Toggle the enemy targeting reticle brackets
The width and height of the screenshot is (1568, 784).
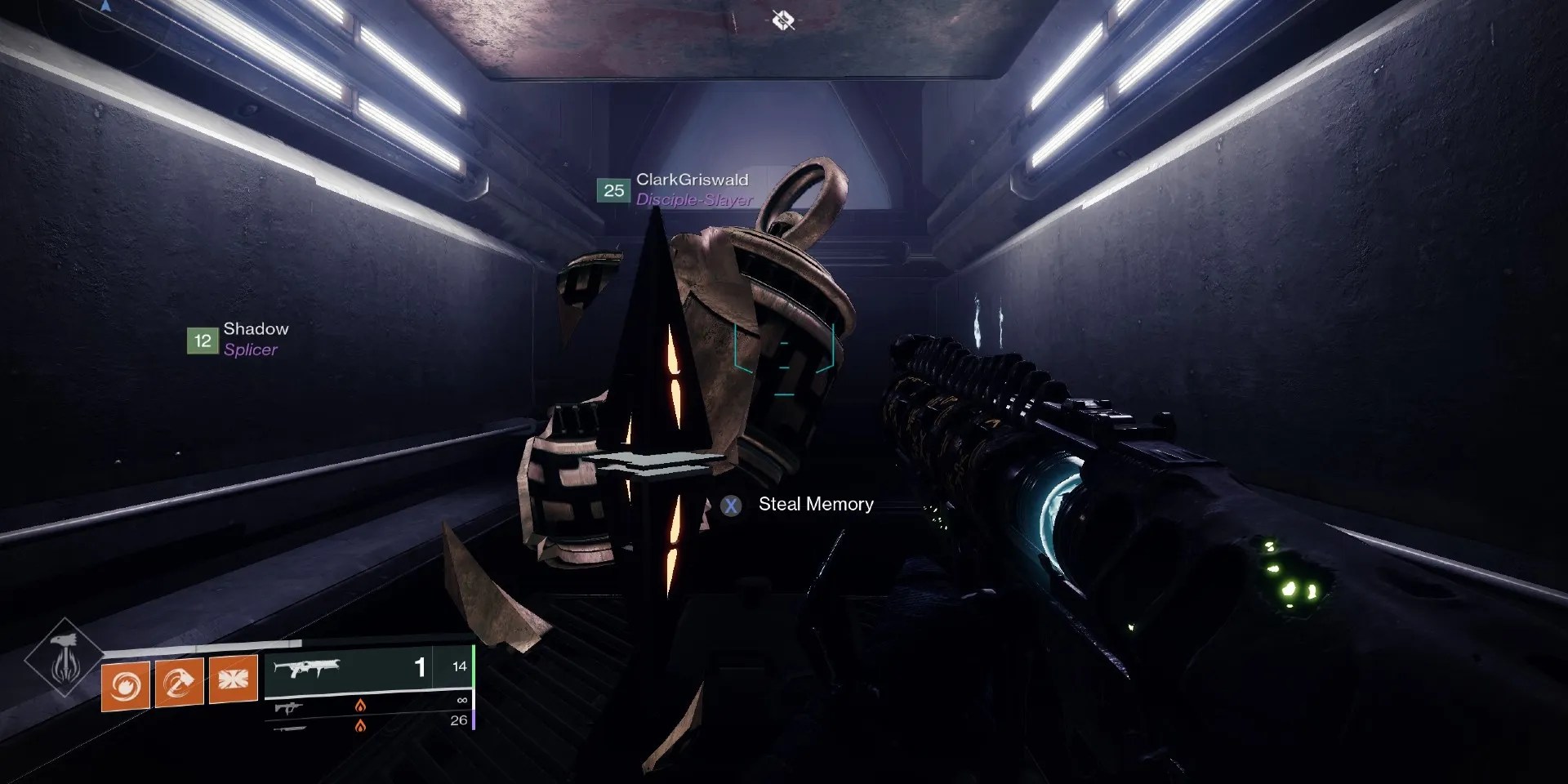[785, 359]
